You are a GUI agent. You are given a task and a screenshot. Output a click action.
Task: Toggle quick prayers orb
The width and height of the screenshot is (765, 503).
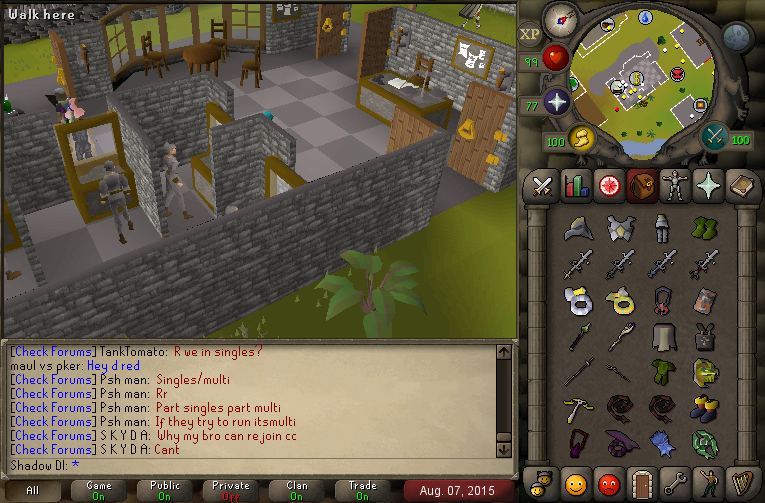pyautogui.click(x=557, y=101)
